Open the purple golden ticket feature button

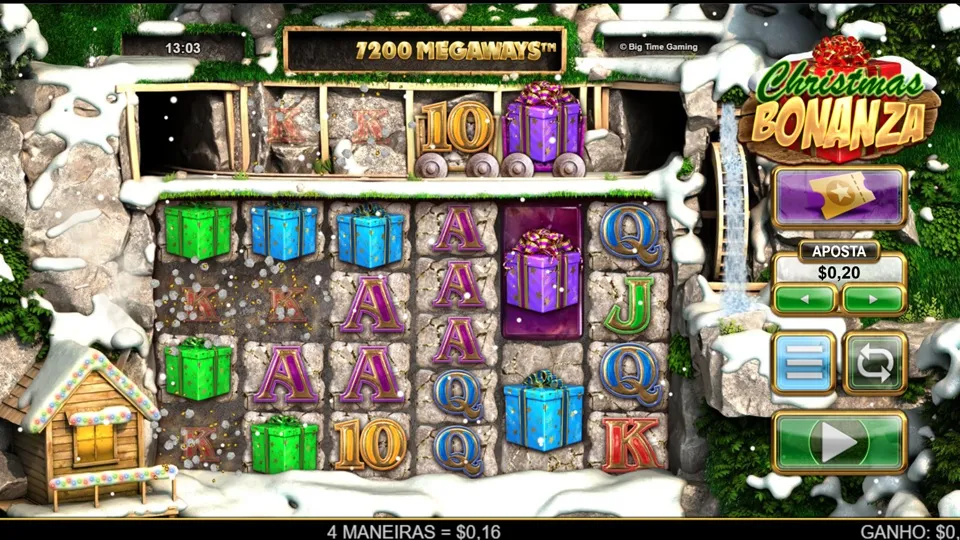coord(839,197)
